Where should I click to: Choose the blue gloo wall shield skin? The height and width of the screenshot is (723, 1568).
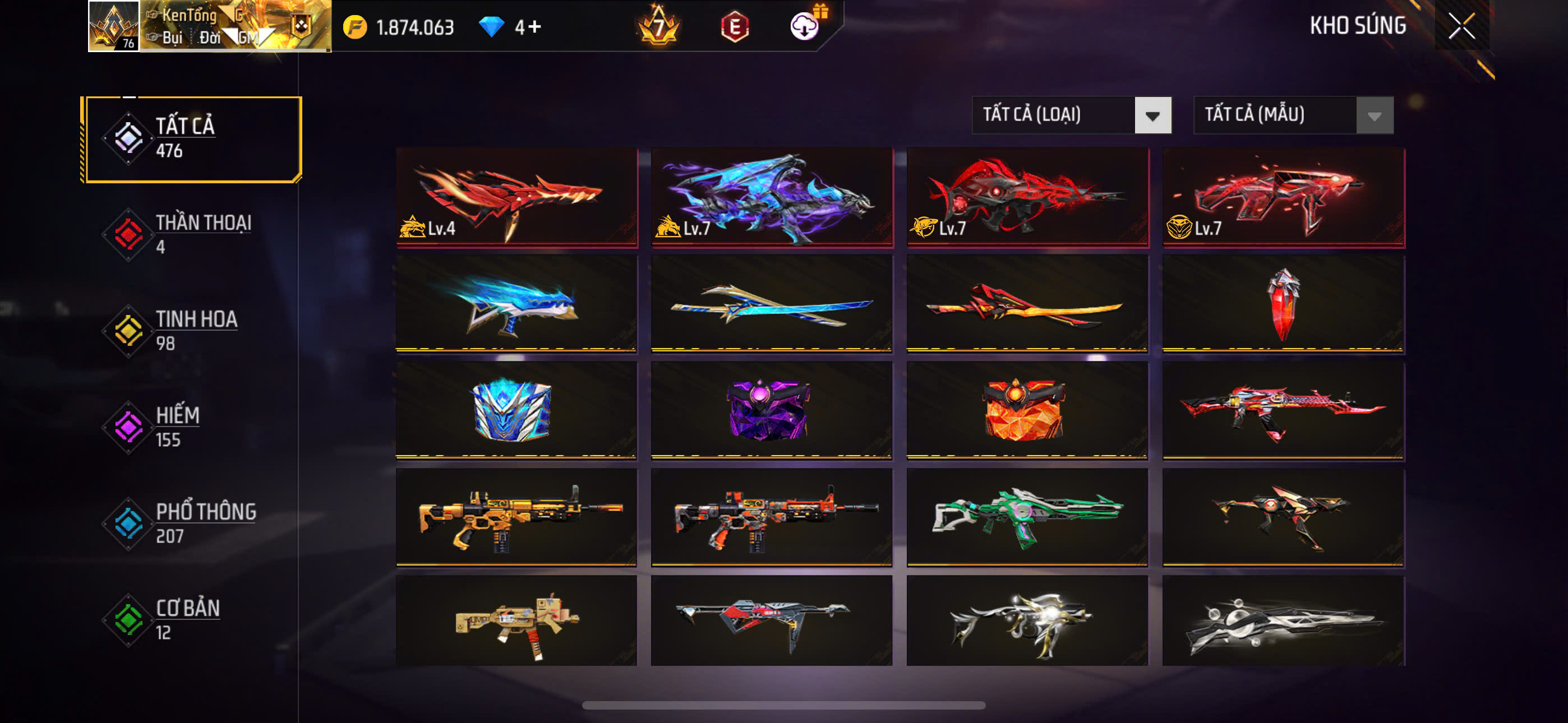(516, 410)
